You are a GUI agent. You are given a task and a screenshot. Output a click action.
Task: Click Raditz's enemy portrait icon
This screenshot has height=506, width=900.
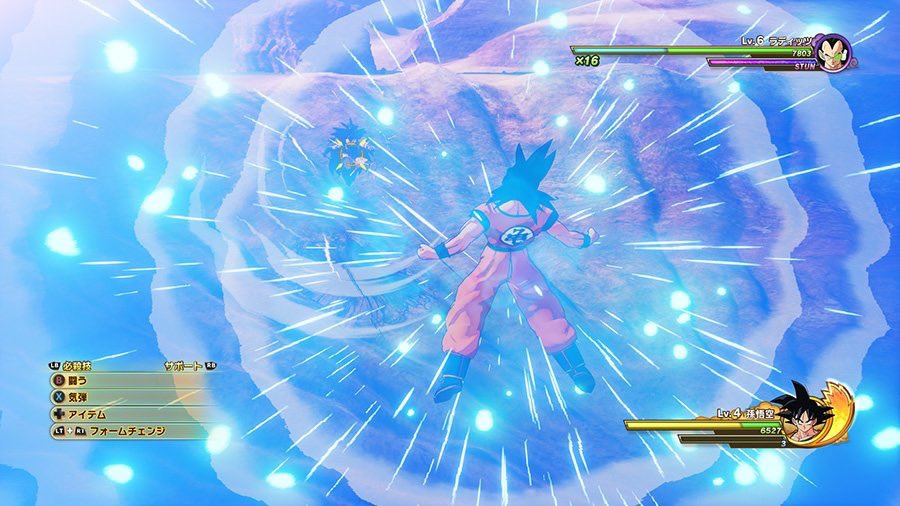(831, 50)
